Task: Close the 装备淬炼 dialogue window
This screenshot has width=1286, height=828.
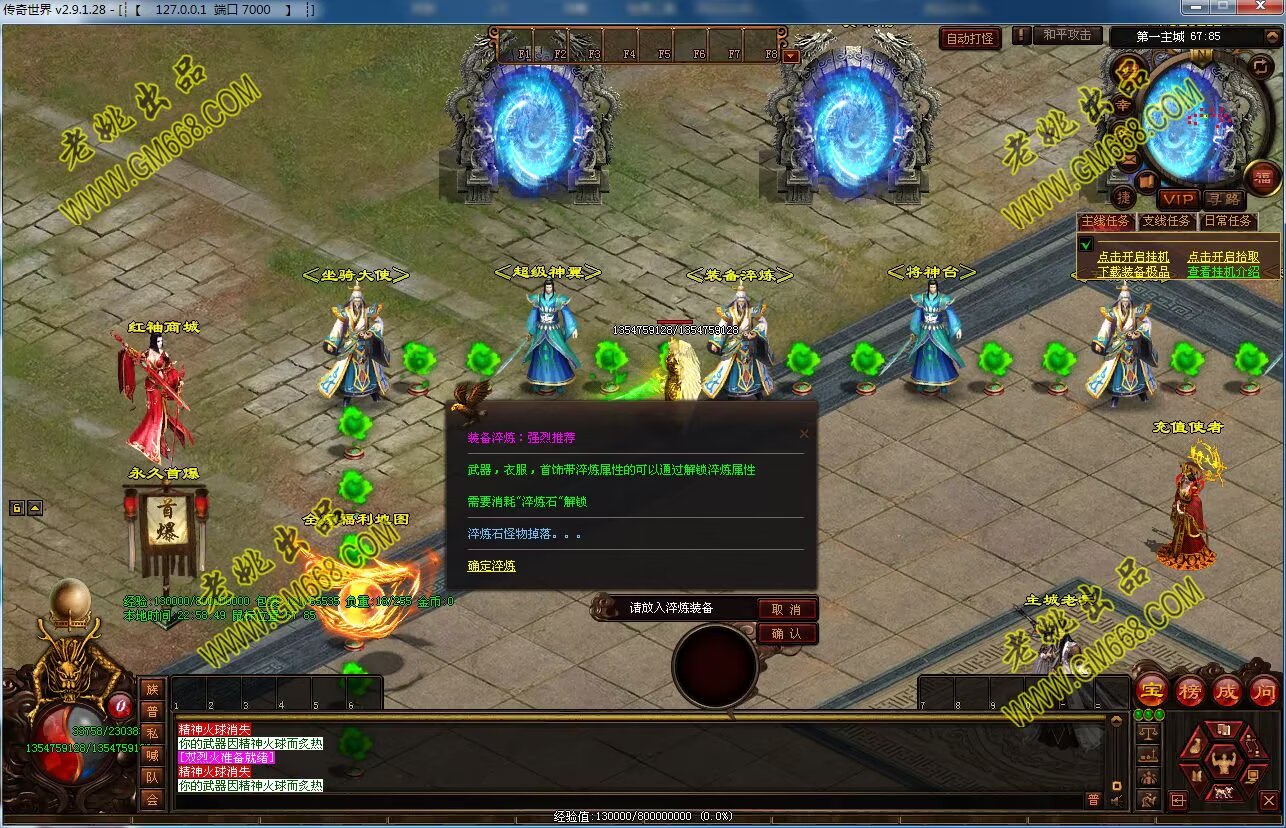Action: coord(804,434)
